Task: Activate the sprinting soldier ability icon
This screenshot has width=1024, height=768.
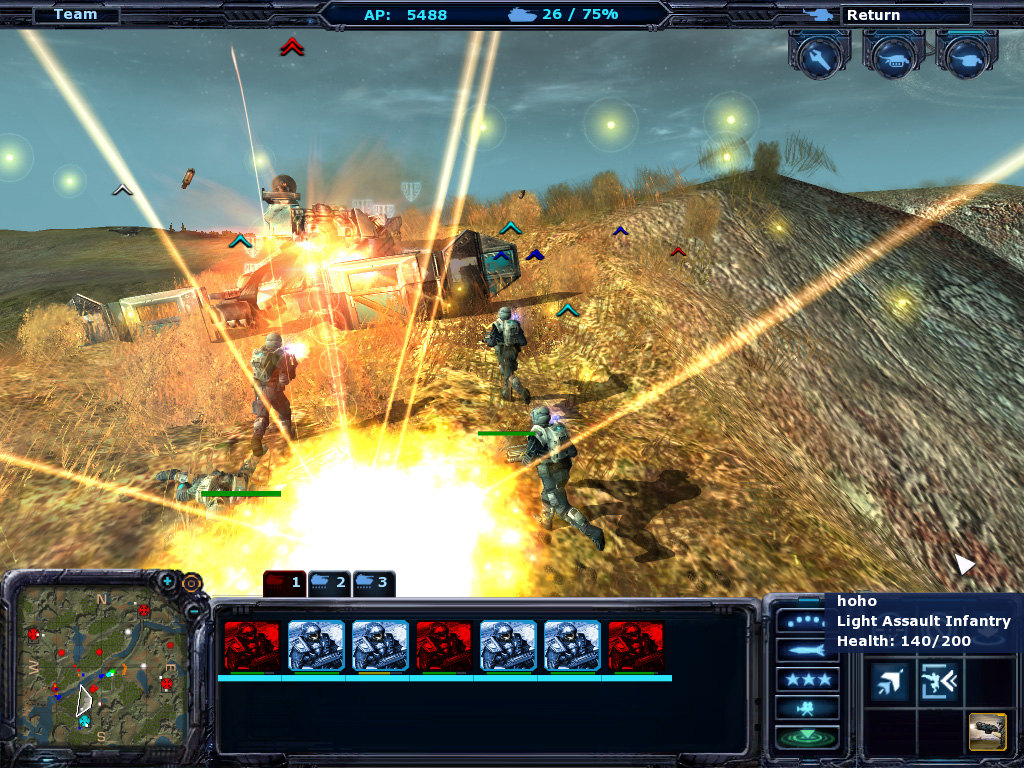Action: pyautogui.click(x=939, y=682)
